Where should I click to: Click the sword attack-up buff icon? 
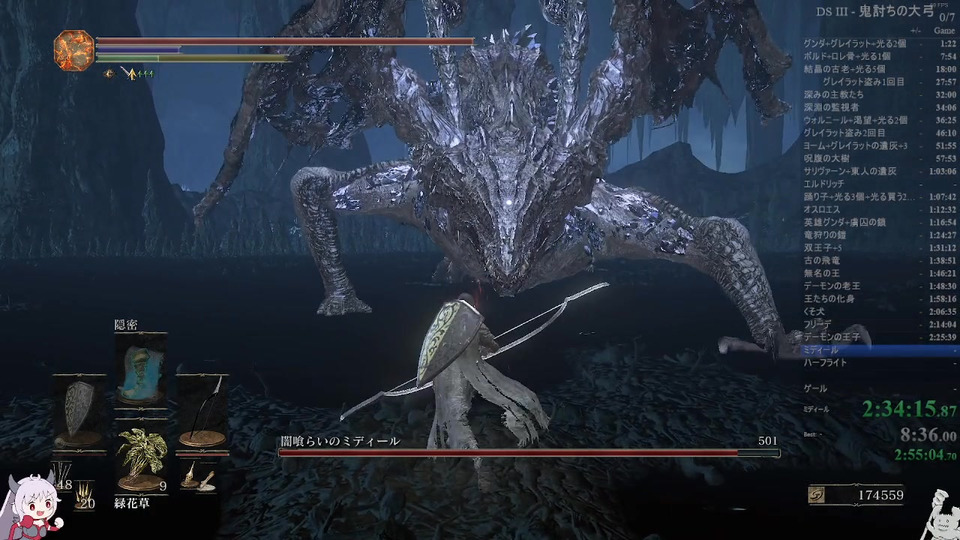[x=129, y=73]
